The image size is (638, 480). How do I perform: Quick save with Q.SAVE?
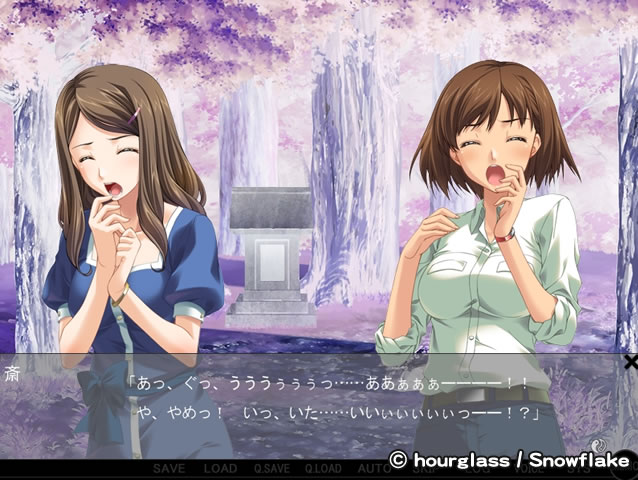[271, 468]
